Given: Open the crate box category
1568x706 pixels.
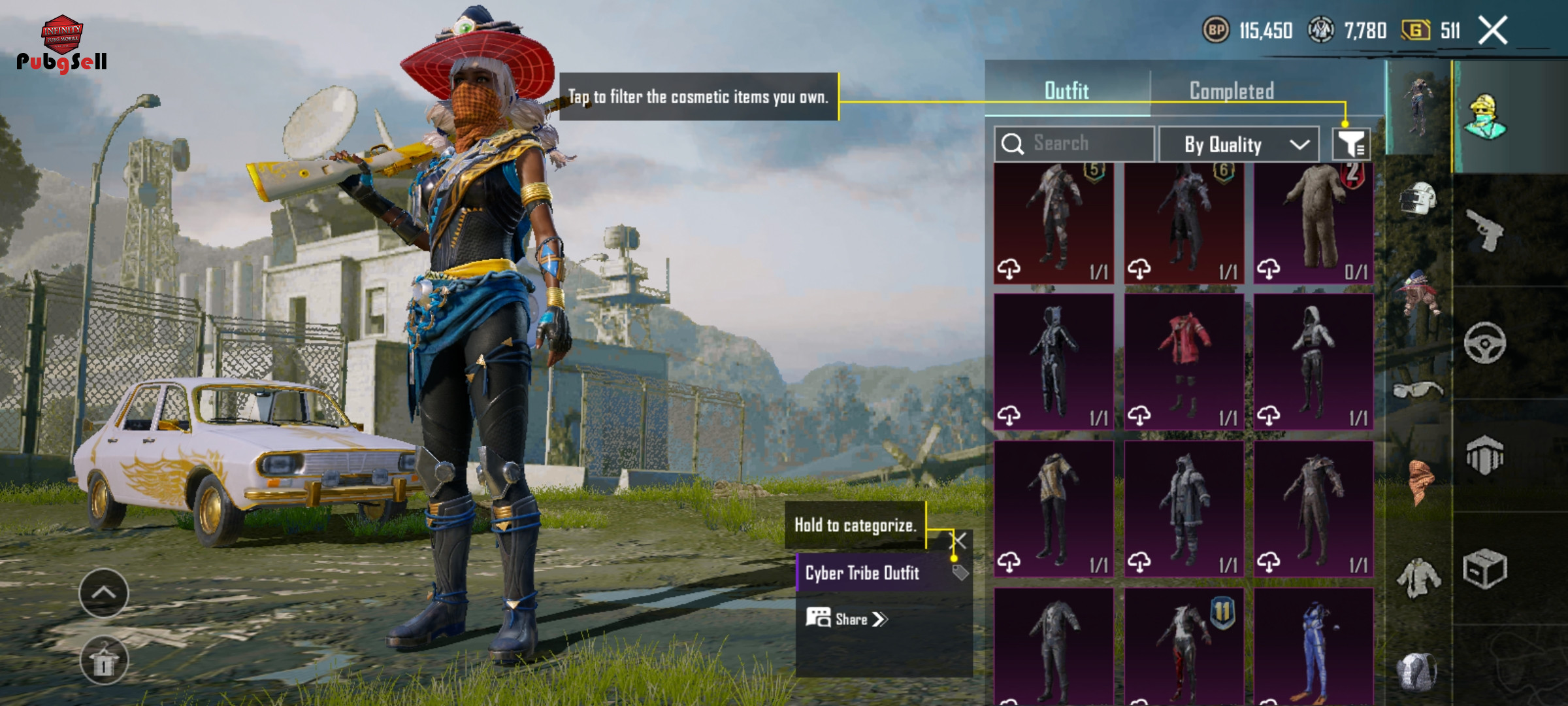Looking at the screenshot, I should pyautogui.click(x=1484, y=569).
